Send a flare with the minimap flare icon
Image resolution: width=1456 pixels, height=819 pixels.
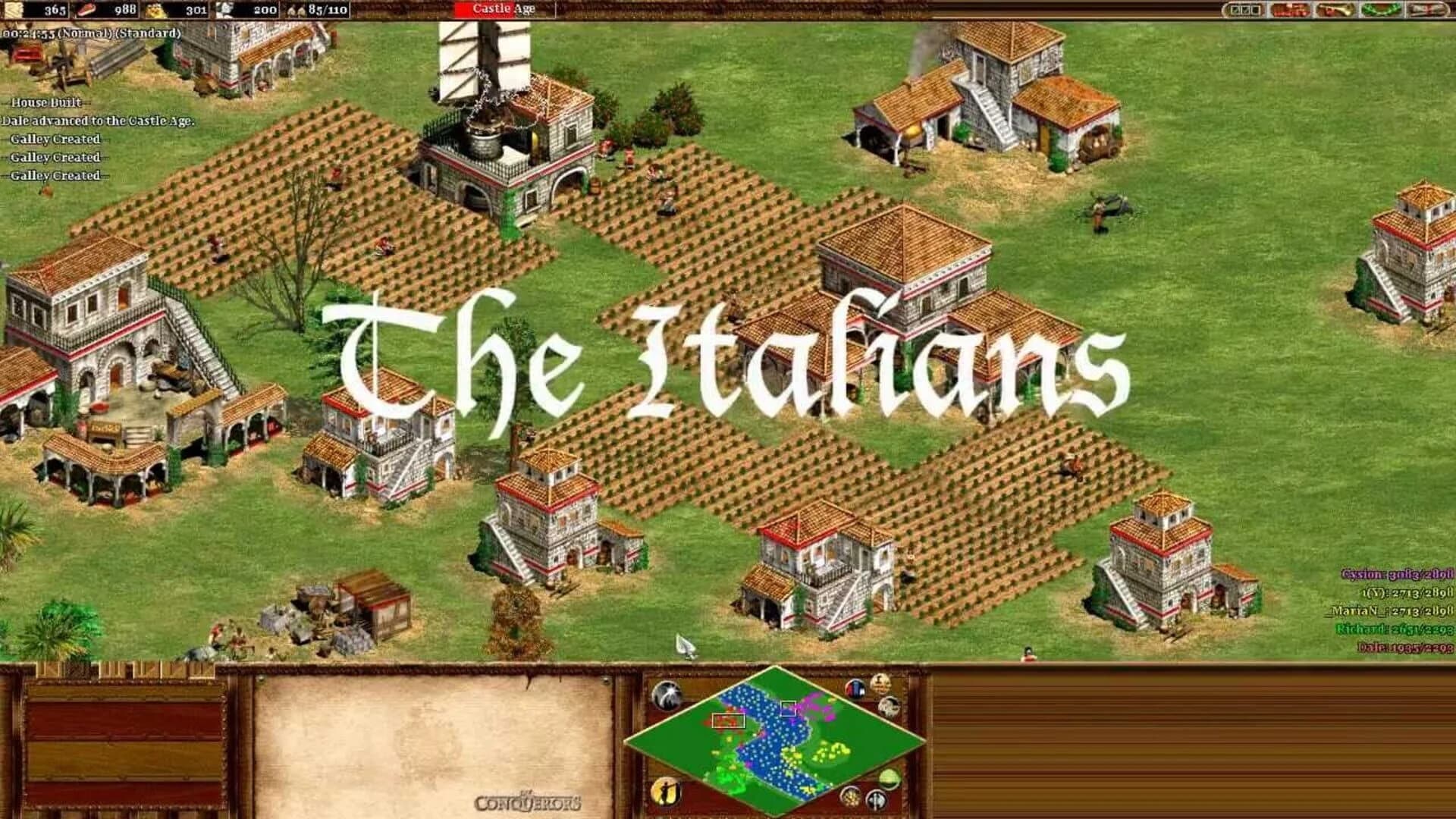click(667, 694)
